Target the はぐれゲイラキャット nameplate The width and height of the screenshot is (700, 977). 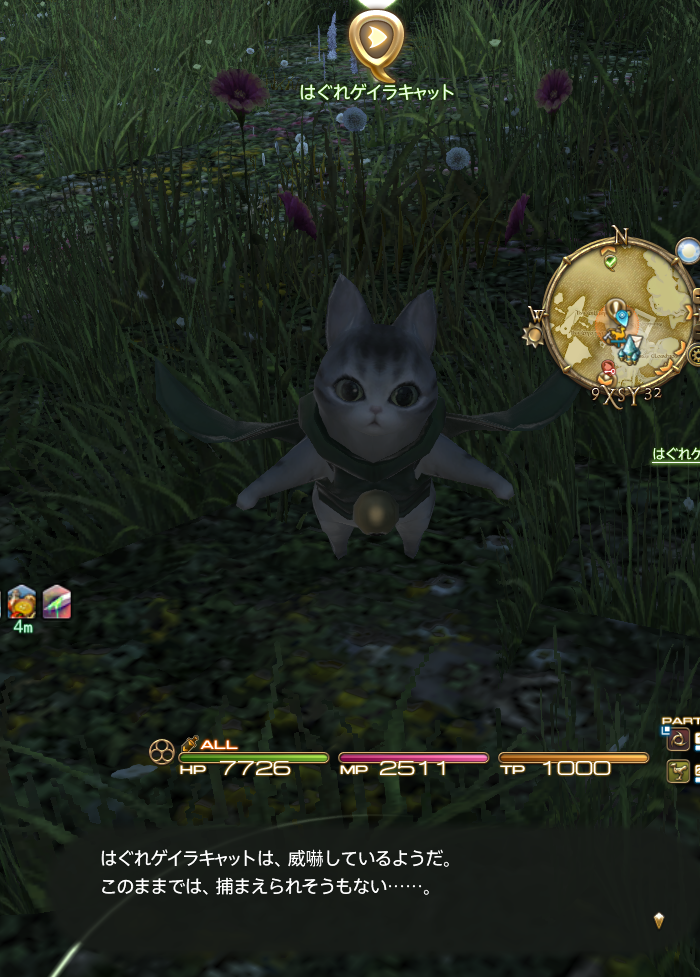[x=377, y=92]
